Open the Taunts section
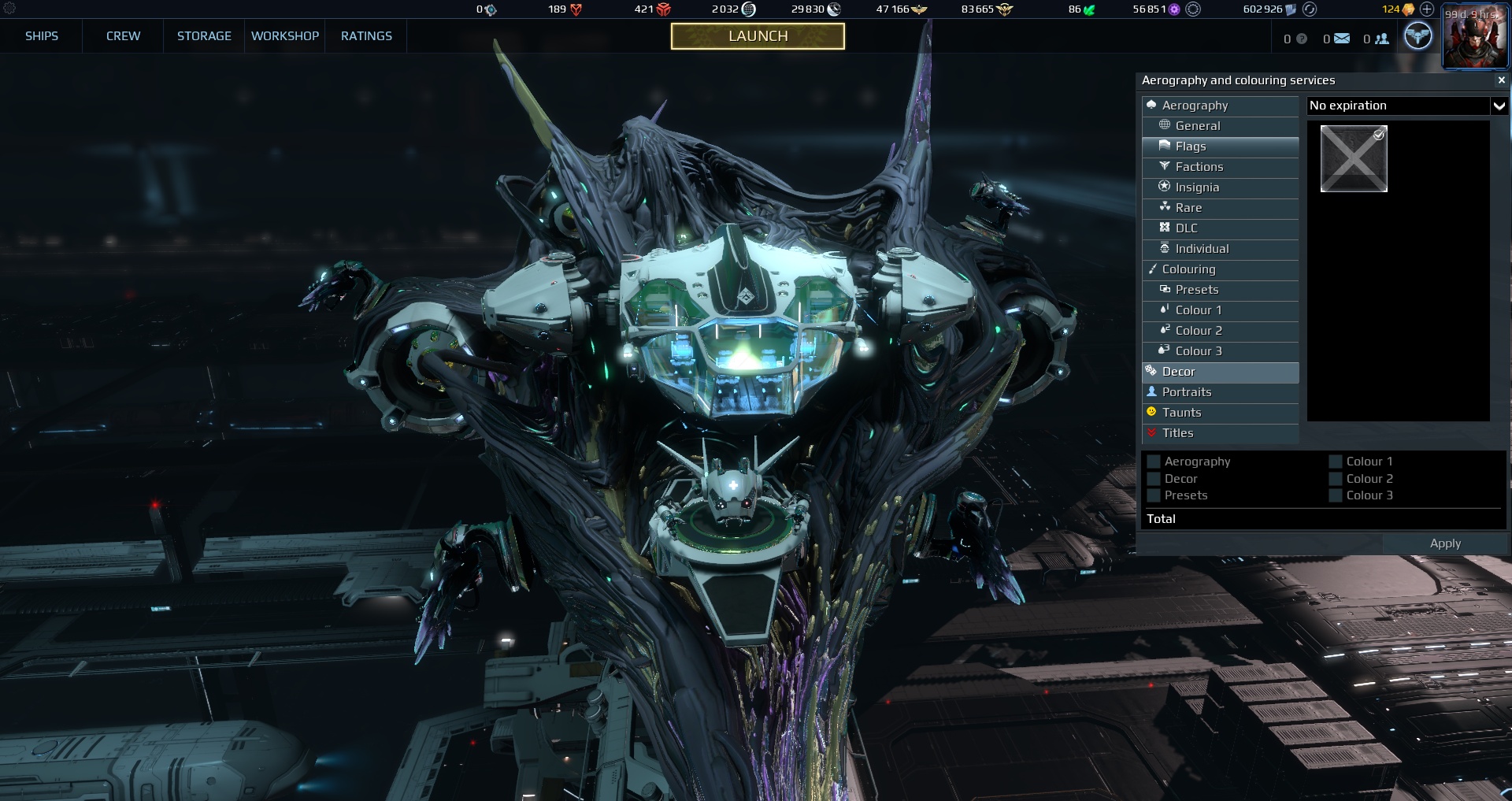1512x801 pixels. 1183,412
